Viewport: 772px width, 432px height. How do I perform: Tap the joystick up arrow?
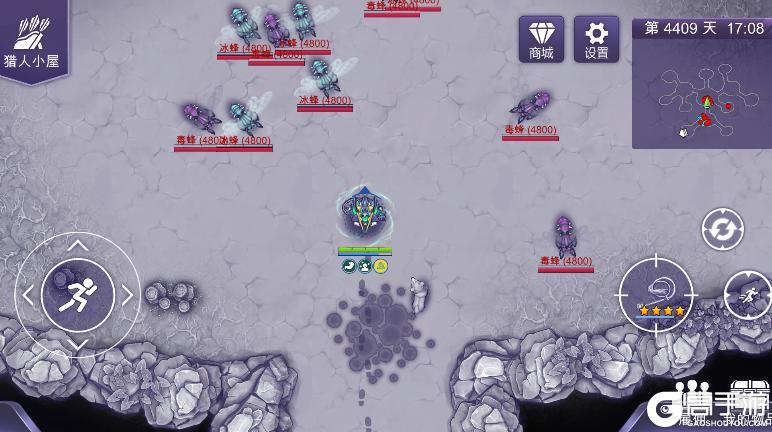tap(78, 245)
